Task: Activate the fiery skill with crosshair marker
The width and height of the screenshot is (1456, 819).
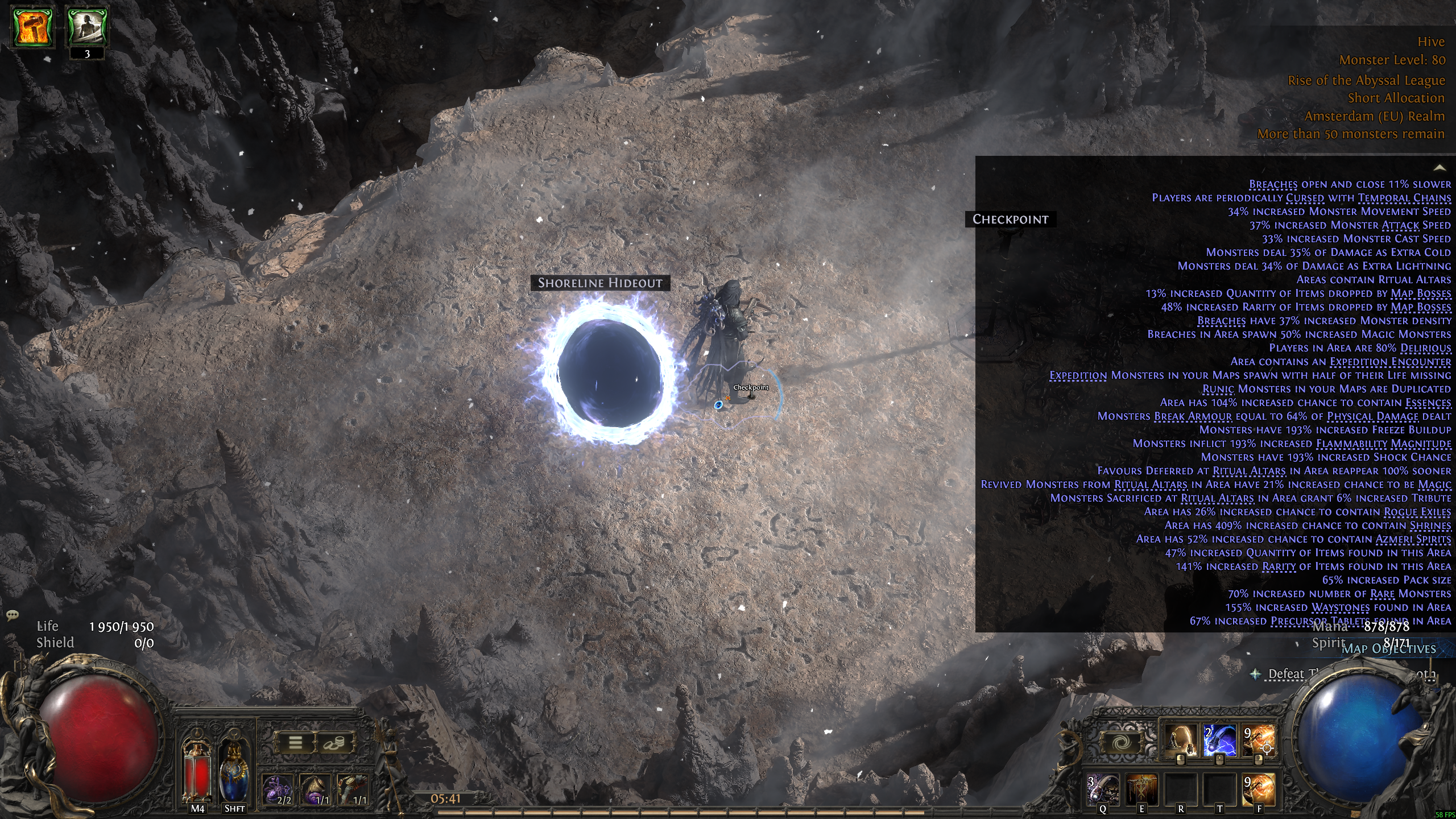Action: point(1259,741)
